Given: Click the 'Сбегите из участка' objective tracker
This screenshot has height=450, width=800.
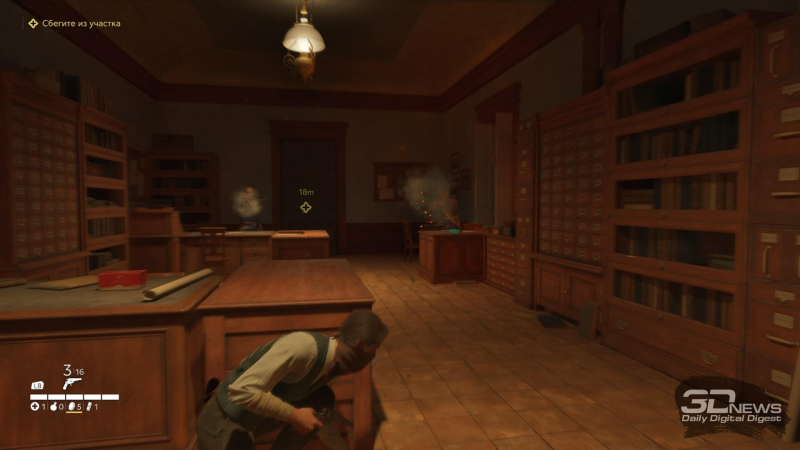Looking at the screenshot, I should point(80,23).
